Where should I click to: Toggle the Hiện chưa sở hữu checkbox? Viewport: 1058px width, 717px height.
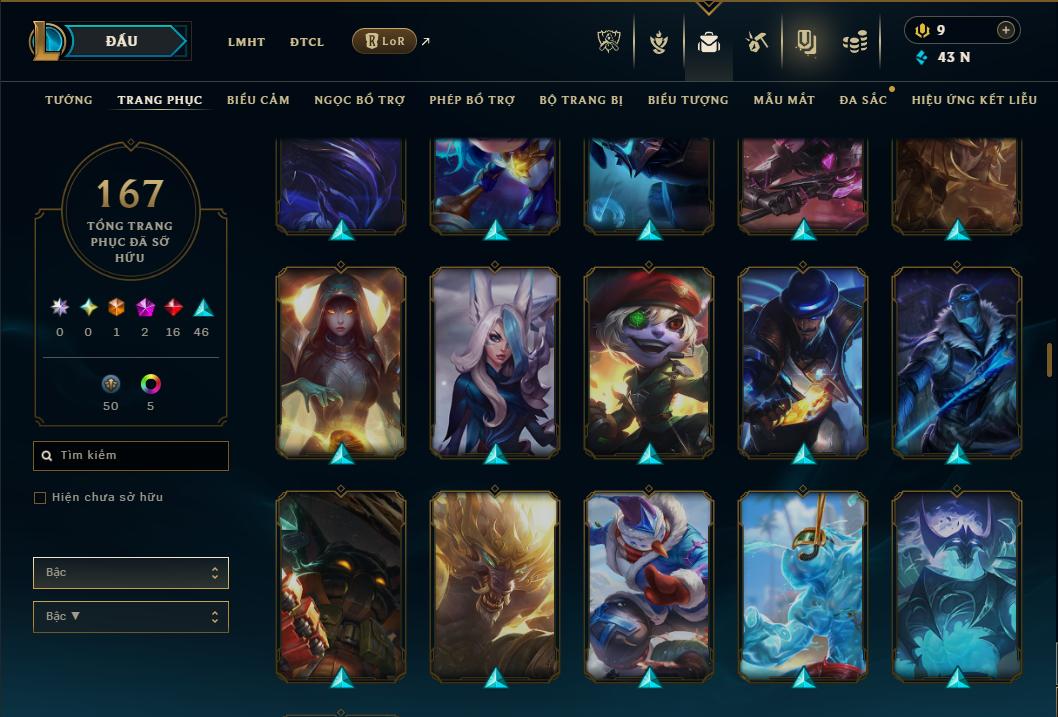tap(40, 498)
